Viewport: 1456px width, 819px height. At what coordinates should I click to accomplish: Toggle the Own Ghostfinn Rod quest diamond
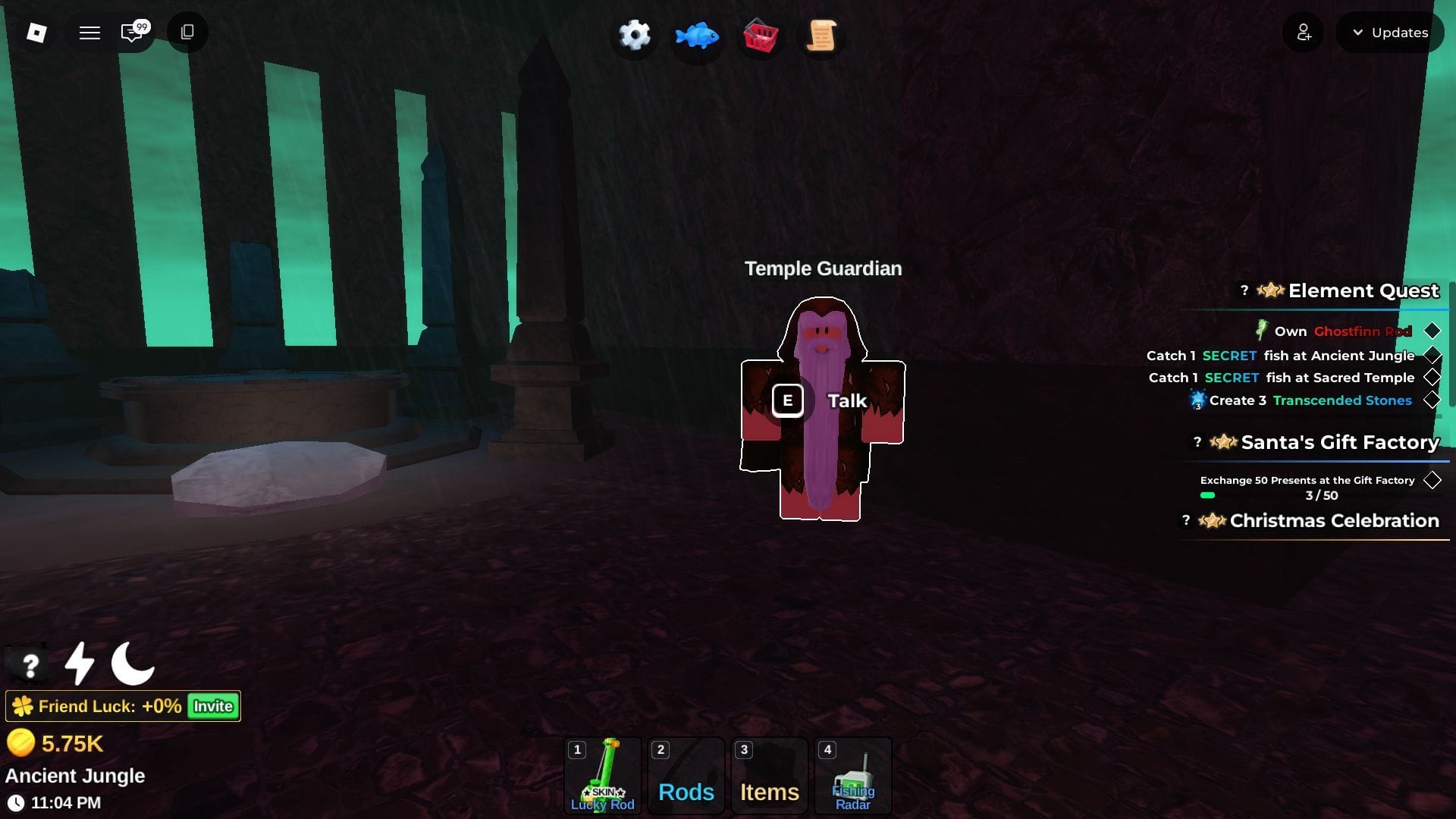pyautogui.click(x=1432, y=331)
